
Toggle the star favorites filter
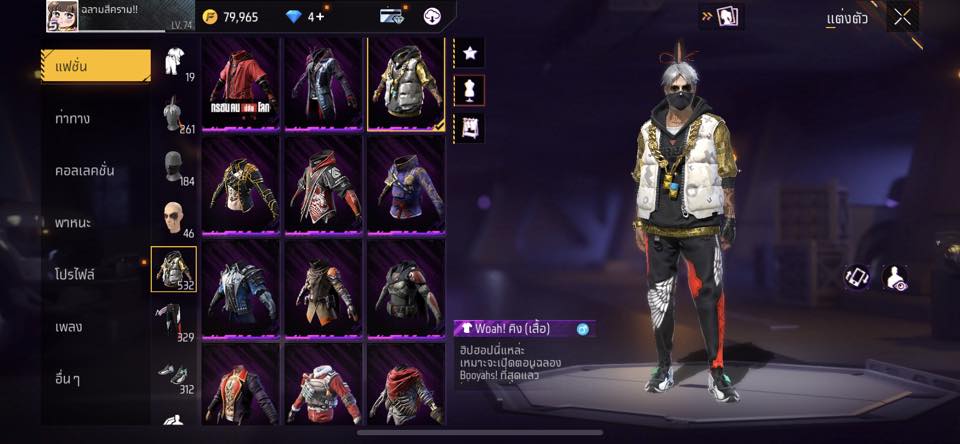[469, 52]
